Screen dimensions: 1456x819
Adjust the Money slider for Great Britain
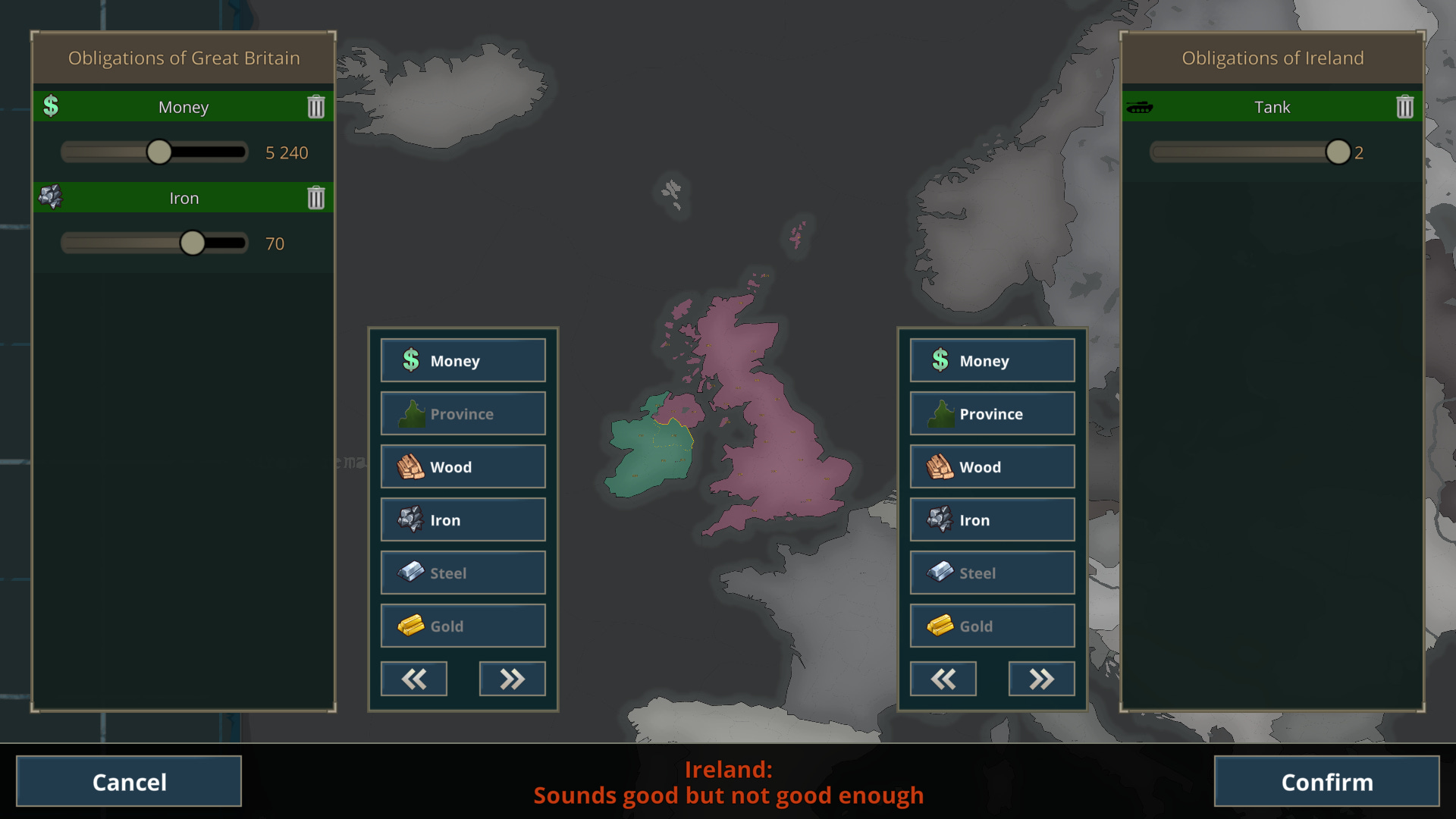click(x=158, y=152)
